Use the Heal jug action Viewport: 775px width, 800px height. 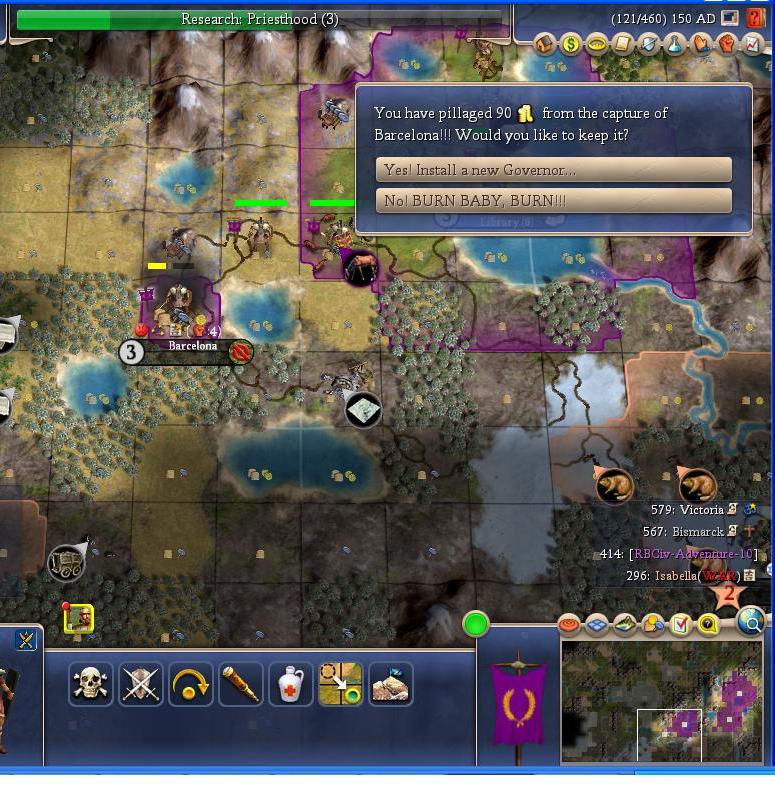click(290, 684)
